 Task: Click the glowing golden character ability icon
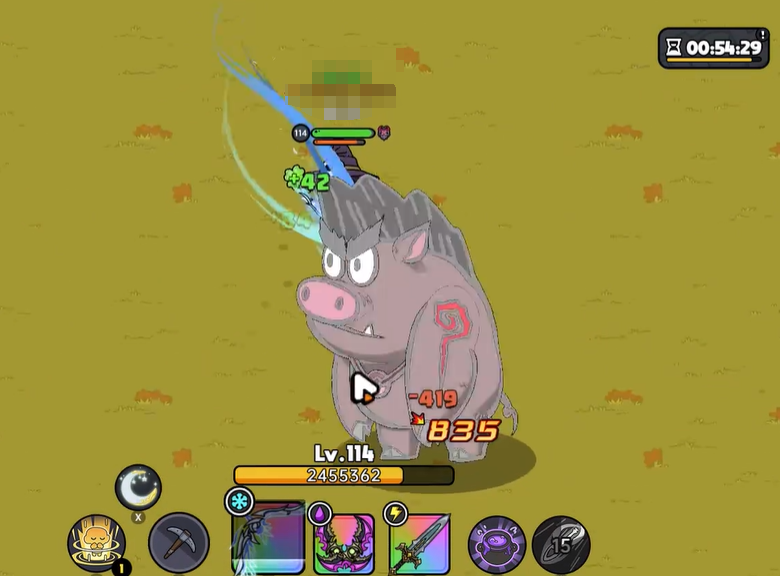pos(97,543)
